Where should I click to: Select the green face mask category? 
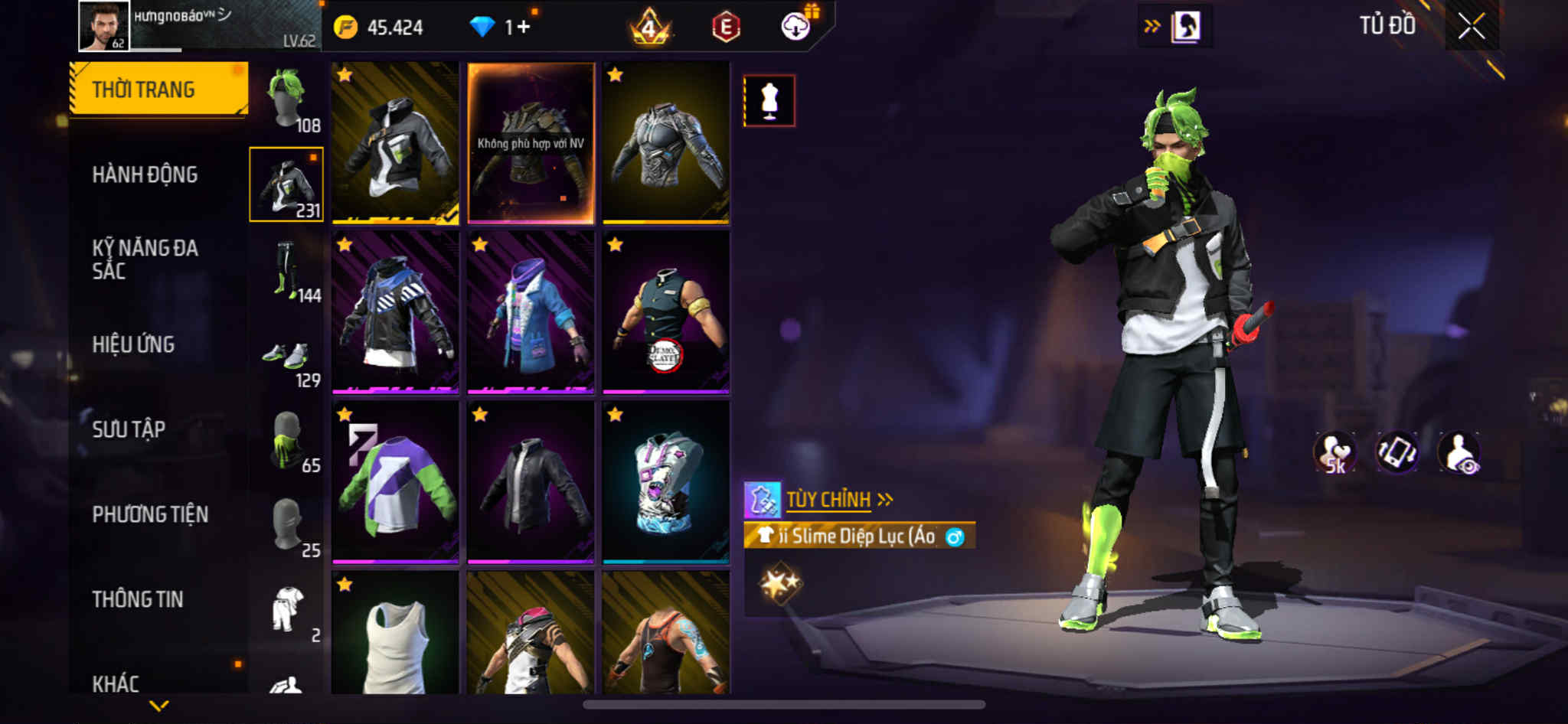tap(287, 442)
